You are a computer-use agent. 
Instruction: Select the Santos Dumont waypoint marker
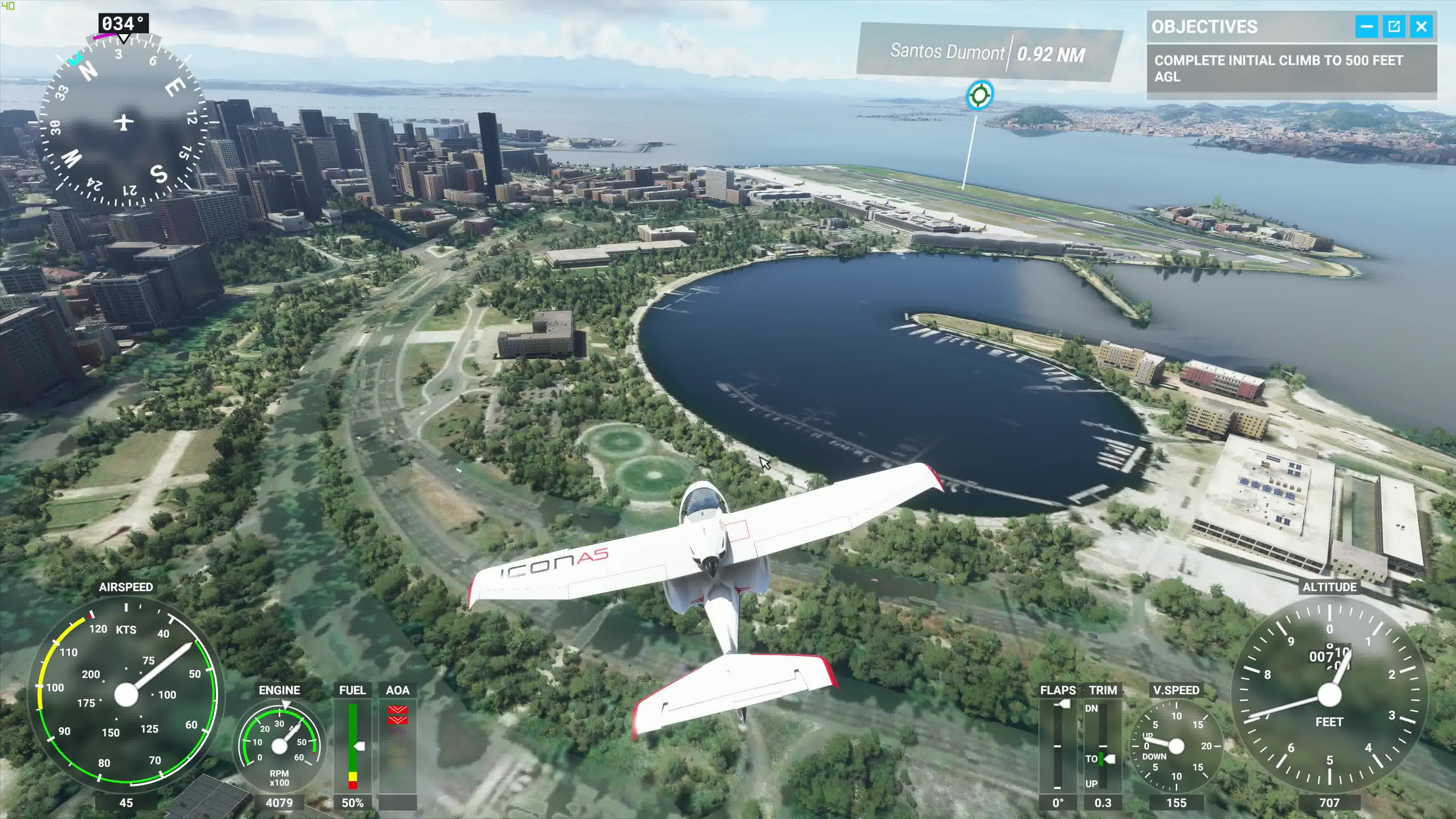click(x=979, y=94)
